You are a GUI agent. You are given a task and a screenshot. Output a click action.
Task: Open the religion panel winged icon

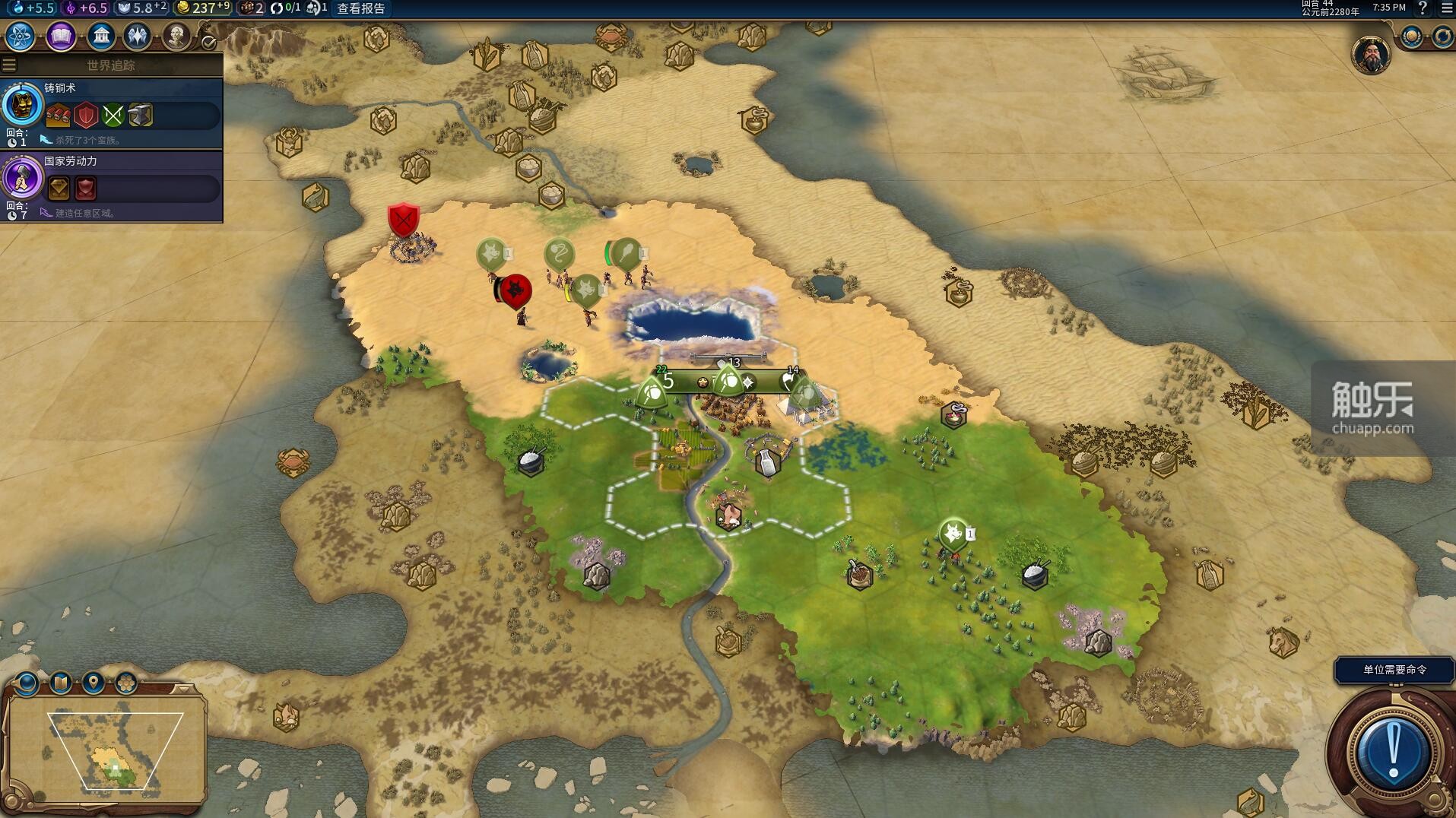point(138,36)
